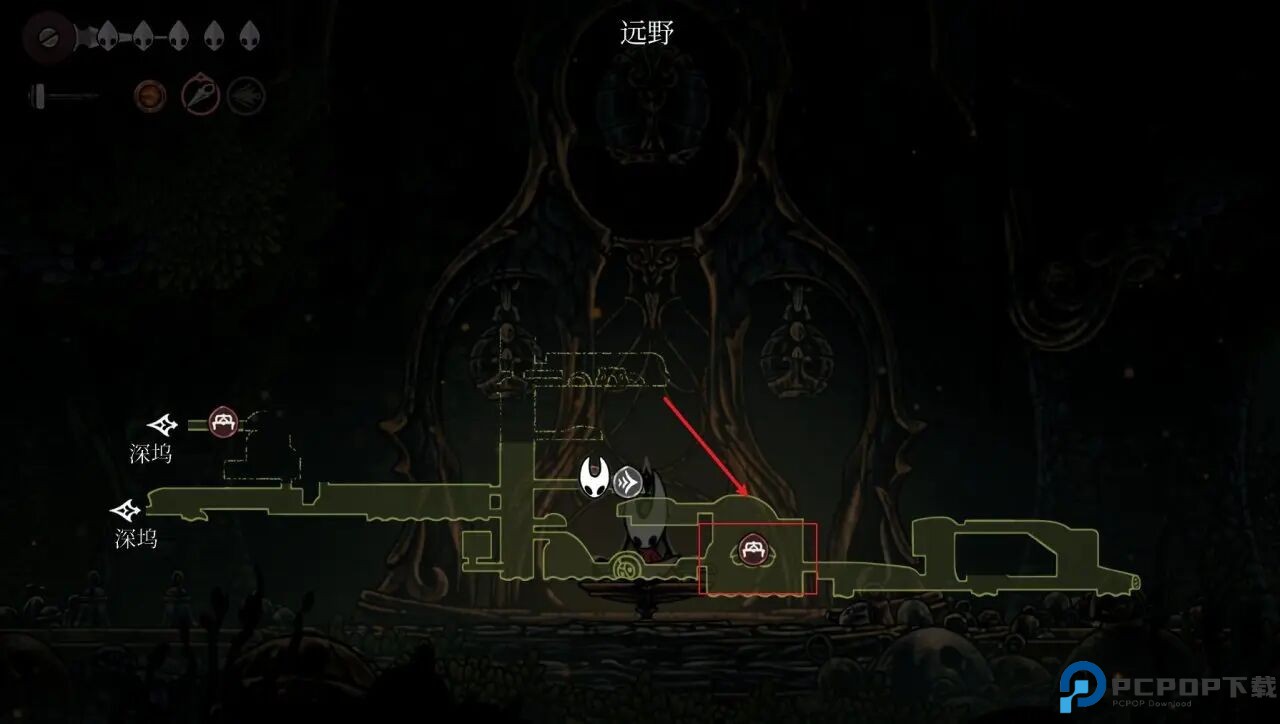Select the upper 深坞 exit arrow marker
This screenshot has height=724, width=1280.
tap(162, 424)
